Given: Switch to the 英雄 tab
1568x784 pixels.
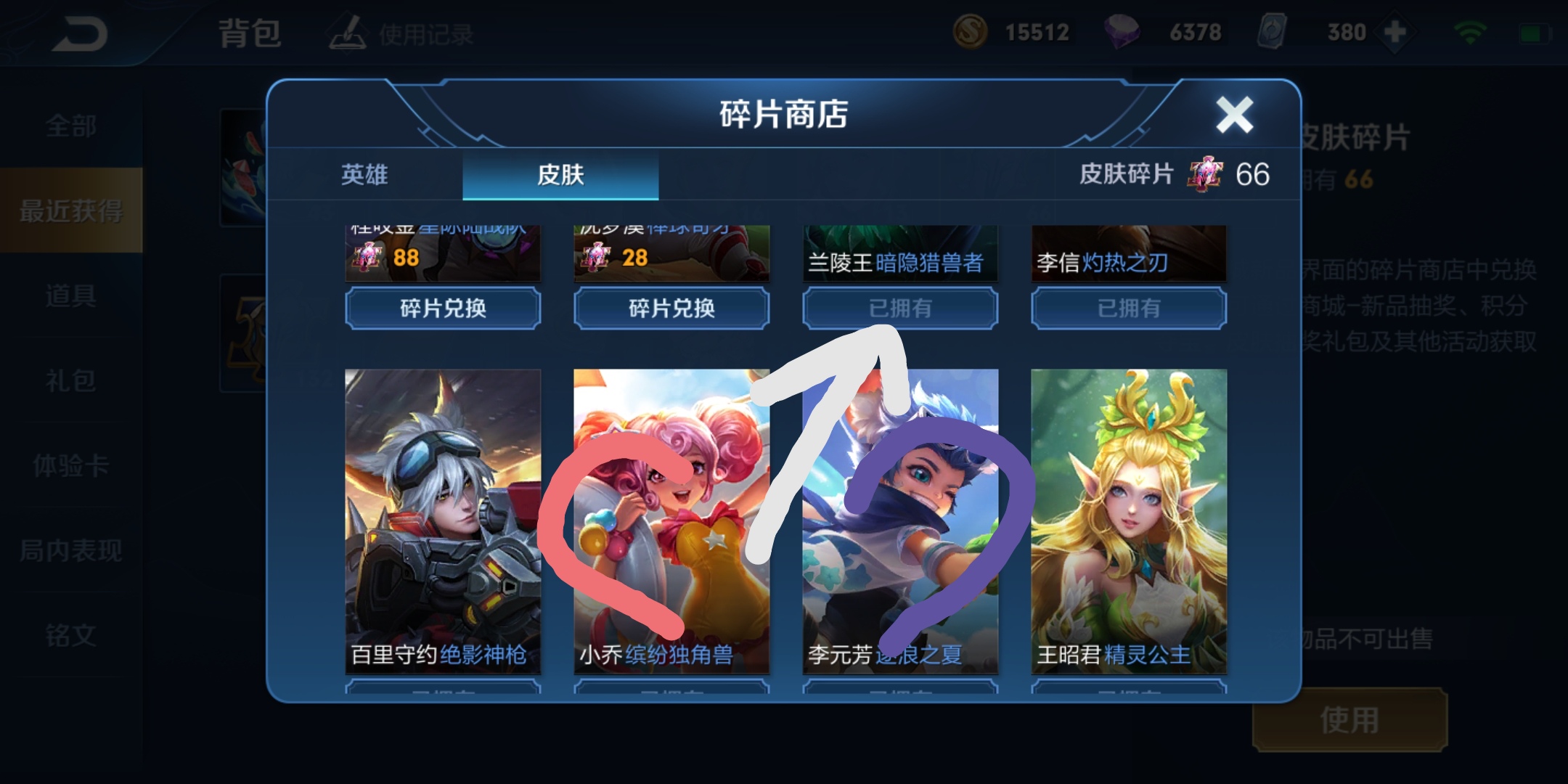Looking at the screenshot, I should (x=365, y=175).
